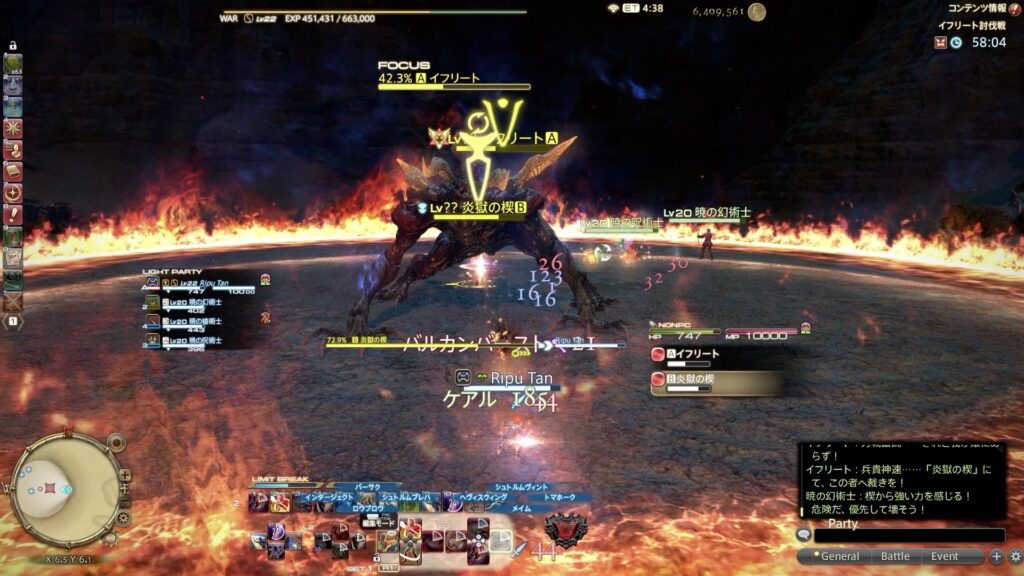
Task: Open the Event chat tab
Action: pyautogui.click(x=944, y=556)
